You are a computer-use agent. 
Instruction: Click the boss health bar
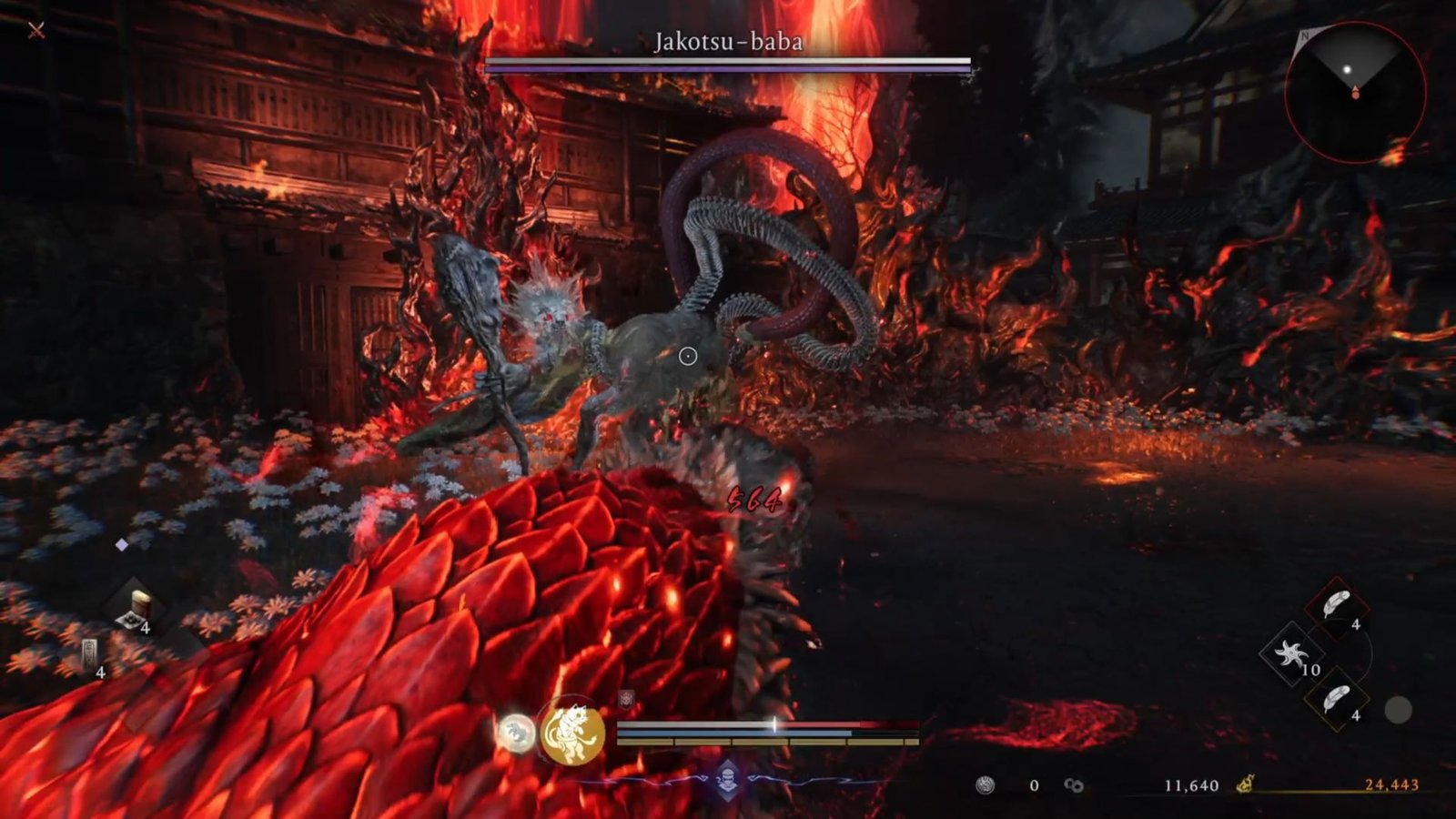[x=728, y=62]
